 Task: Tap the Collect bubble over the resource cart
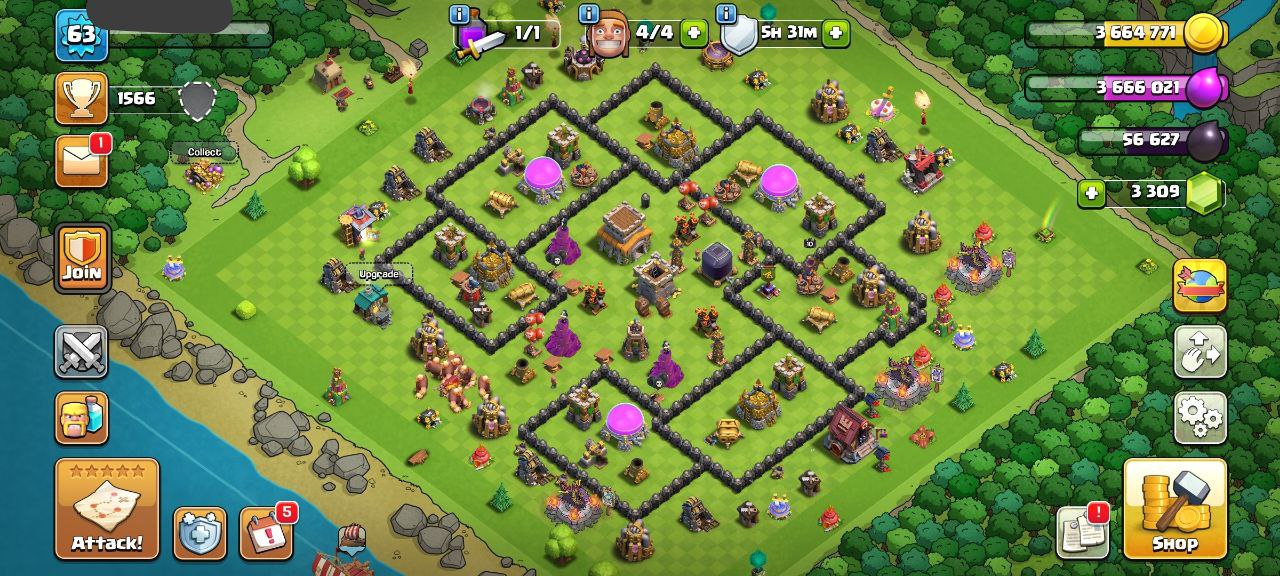point(204,152)
